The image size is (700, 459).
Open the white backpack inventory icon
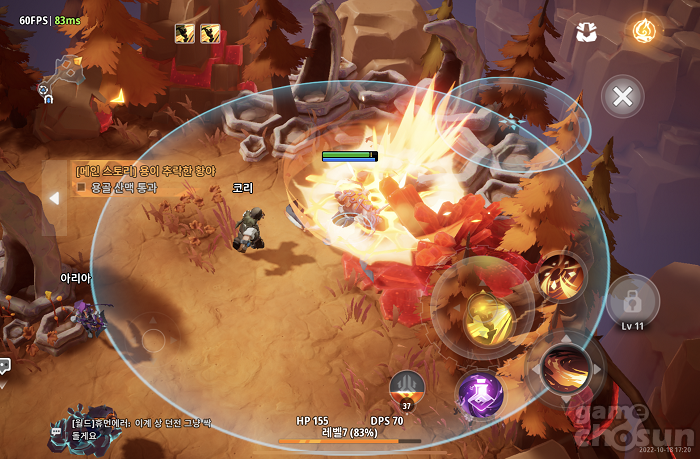point(587,32)
